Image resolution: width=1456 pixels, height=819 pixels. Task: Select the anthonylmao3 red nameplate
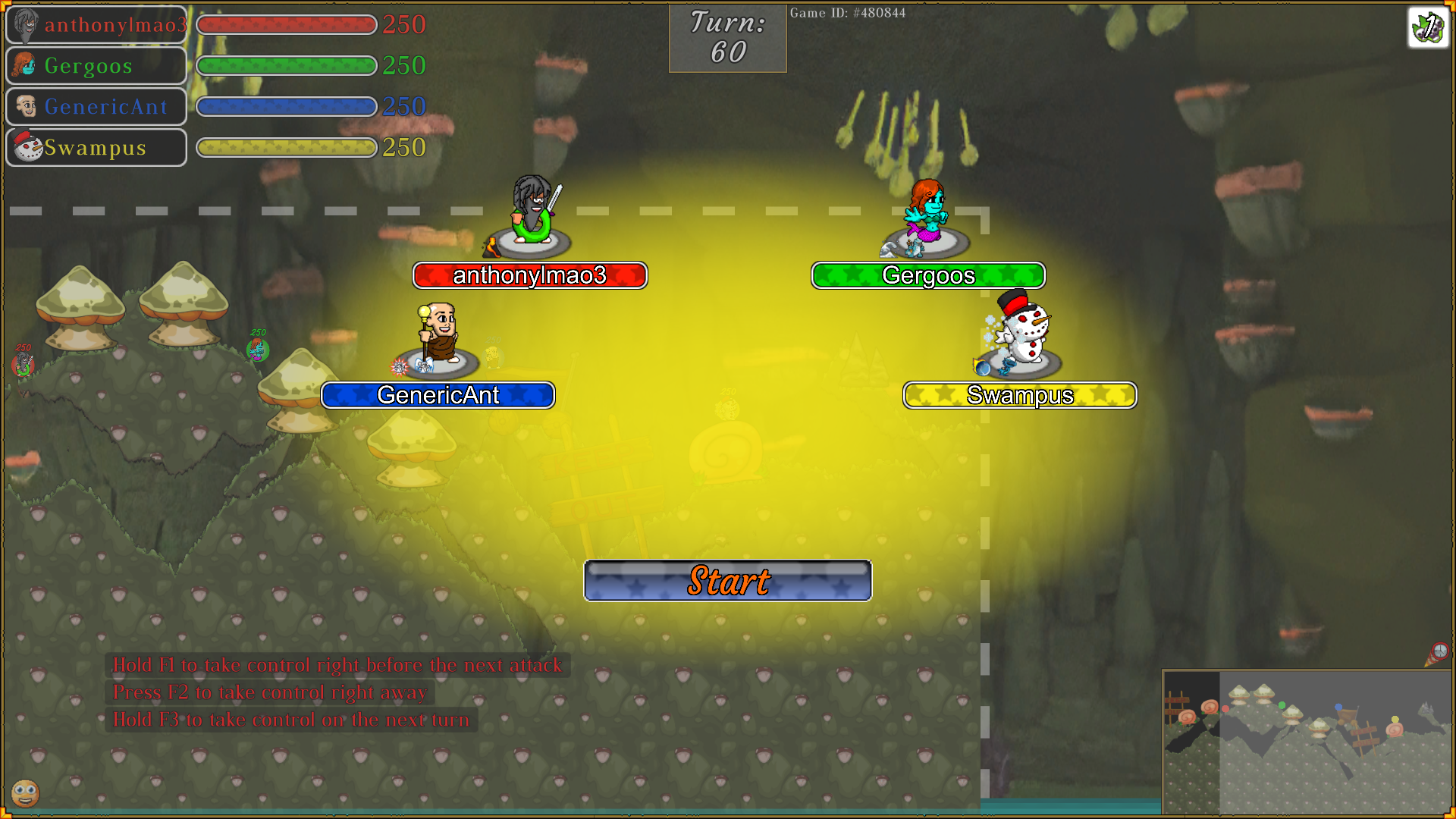click(529, 275)
